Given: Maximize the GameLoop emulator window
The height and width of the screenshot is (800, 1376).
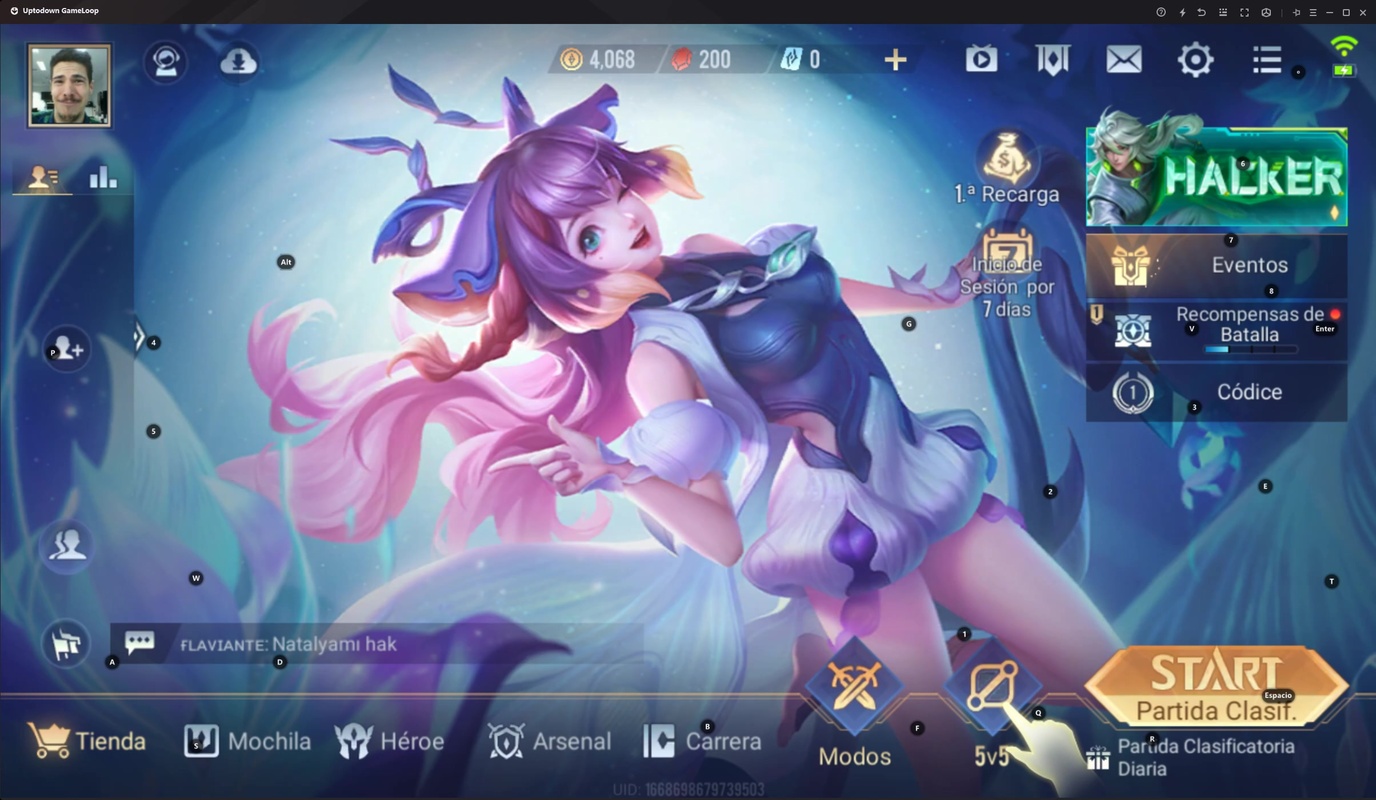Looking at the screenshot, I should 1346,12.
